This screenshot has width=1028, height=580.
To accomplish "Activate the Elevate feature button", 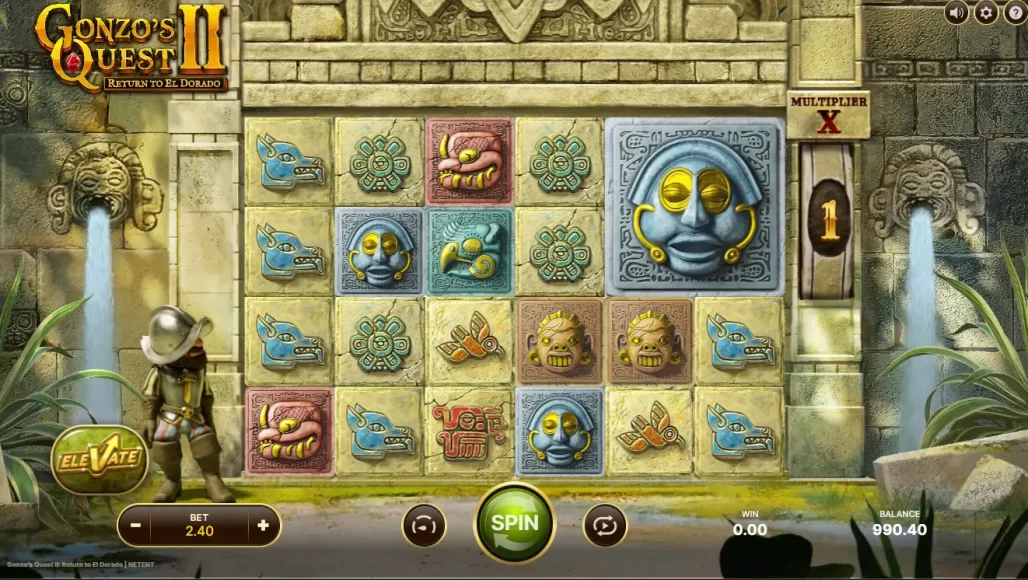I will click(x=99, y=460).
